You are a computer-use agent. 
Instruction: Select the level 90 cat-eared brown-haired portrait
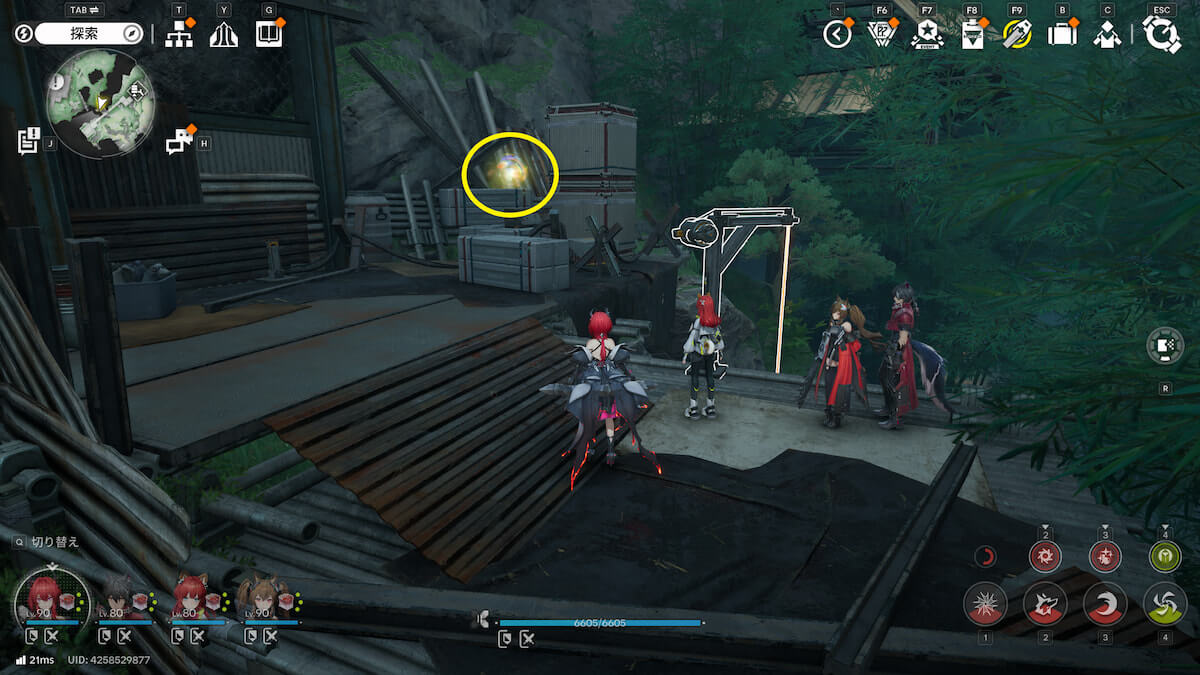(261, 598)
